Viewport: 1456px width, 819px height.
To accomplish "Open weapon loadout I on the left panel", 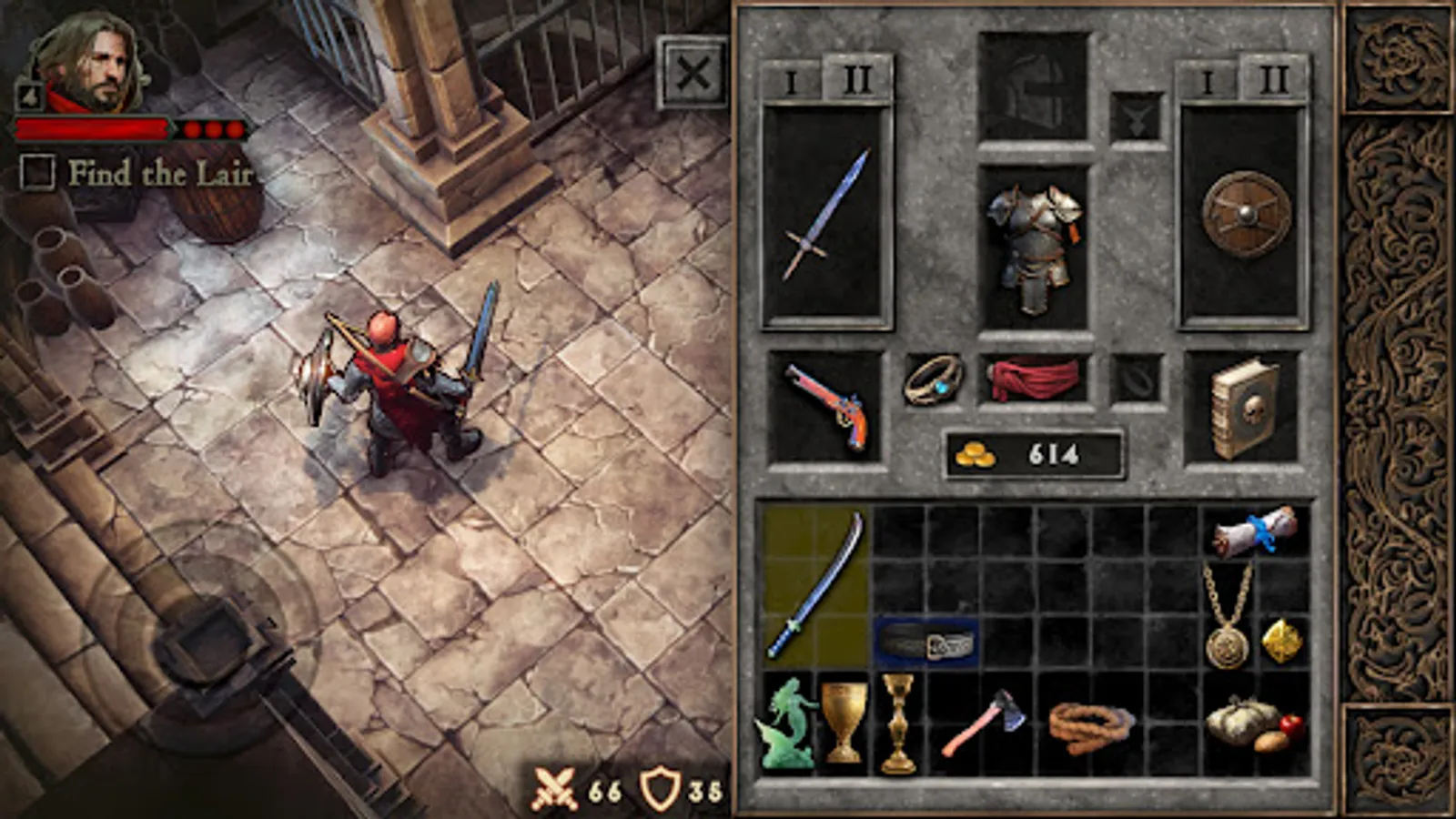I will (x=792, y=80).
